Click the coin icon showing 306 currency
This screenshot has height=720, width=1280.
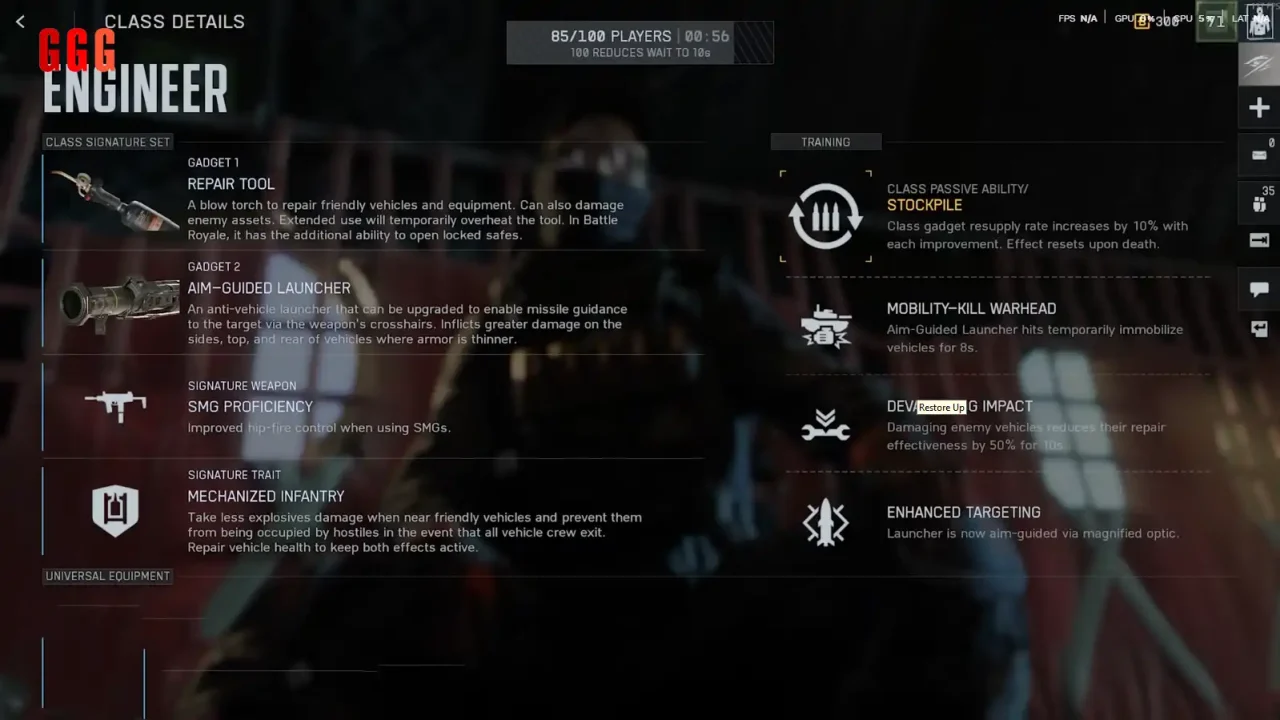tap(1142, 20)
